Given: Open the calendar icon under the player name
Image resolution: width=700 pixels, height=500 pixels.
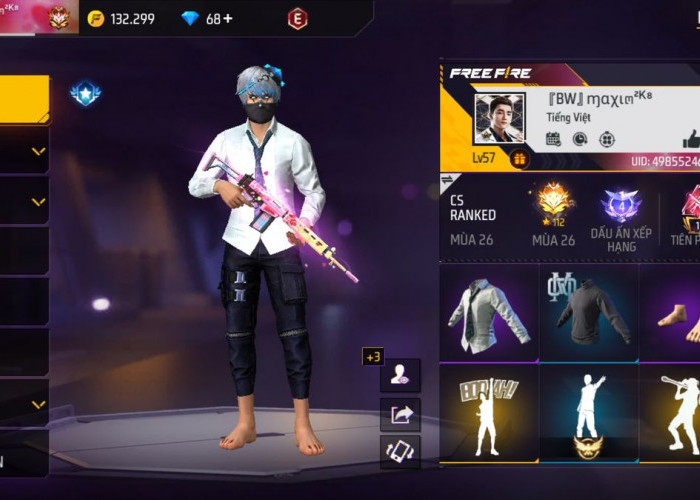Looking at the screenshot, I should [553, 139].
